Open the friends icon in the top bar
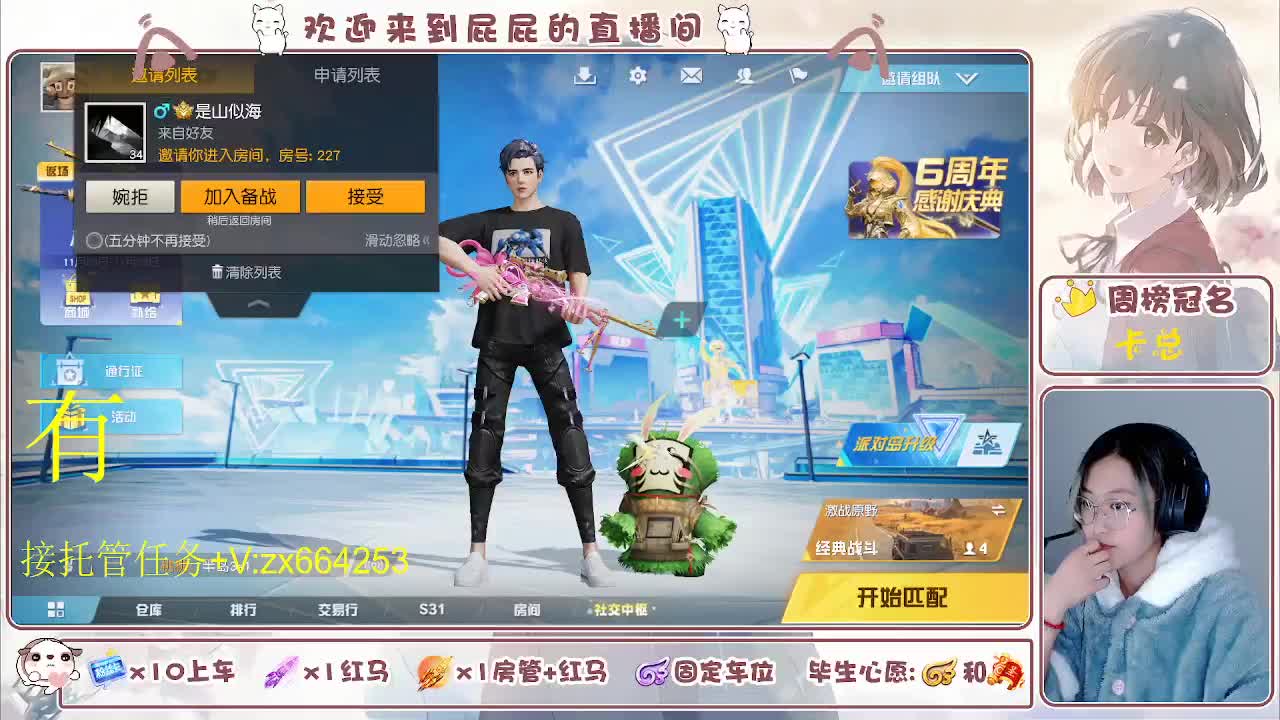Viewport: 1280px width, 720px height. (744, 75)
